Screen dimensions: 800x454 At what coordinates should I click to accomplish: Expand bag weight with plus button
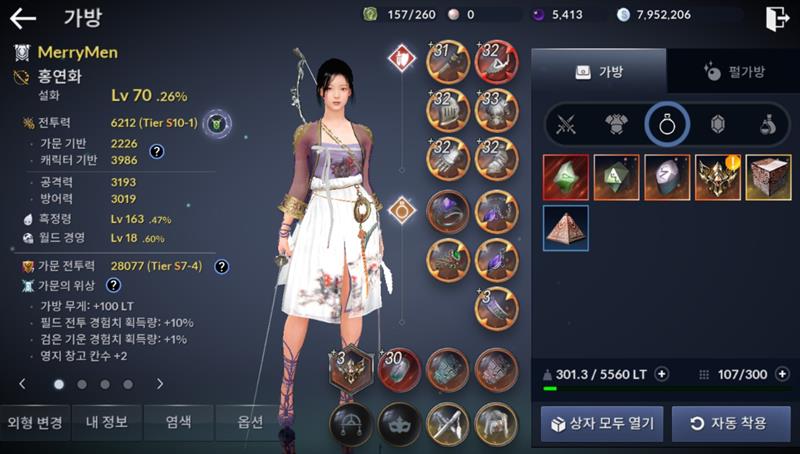click(661, 374)
